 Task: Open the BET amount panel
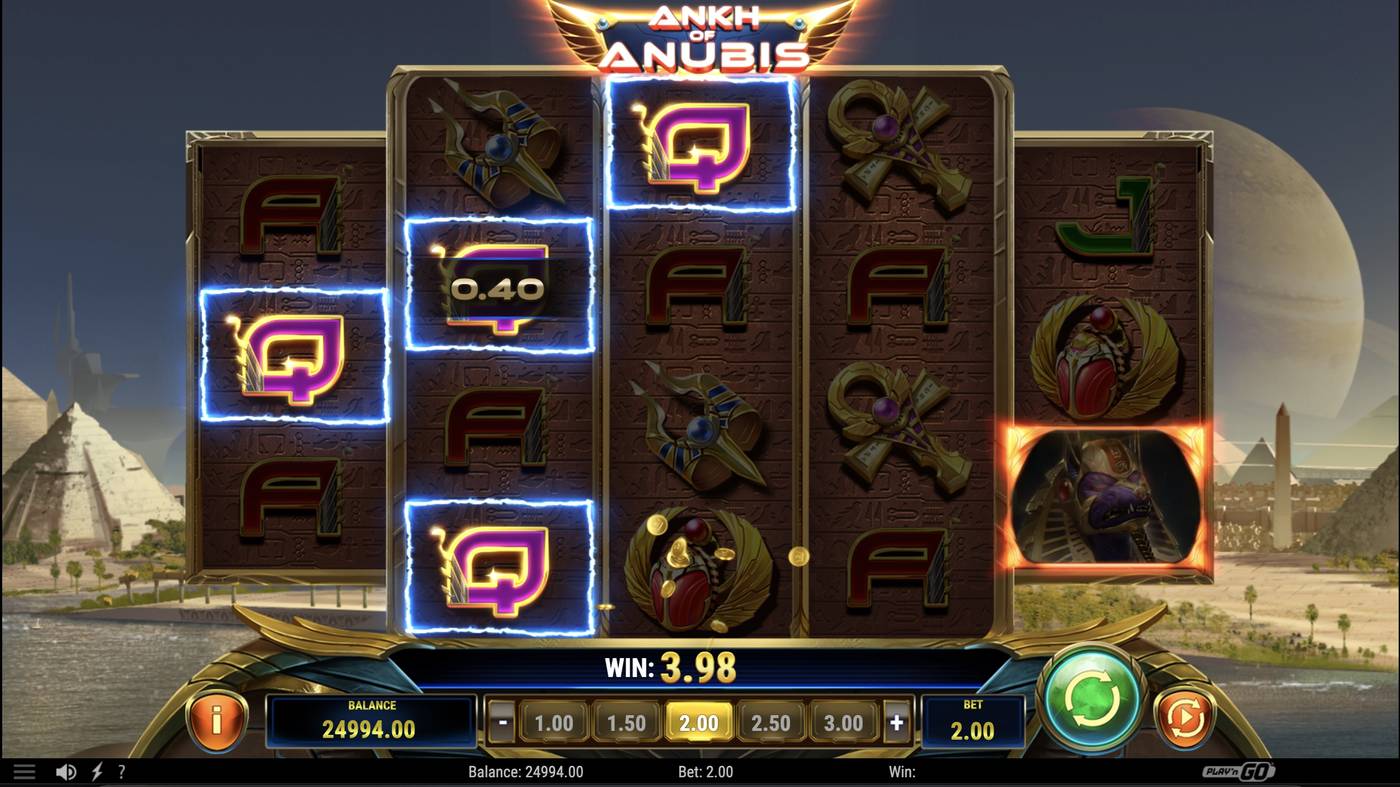pyautogui.click(x=972, y=722)
